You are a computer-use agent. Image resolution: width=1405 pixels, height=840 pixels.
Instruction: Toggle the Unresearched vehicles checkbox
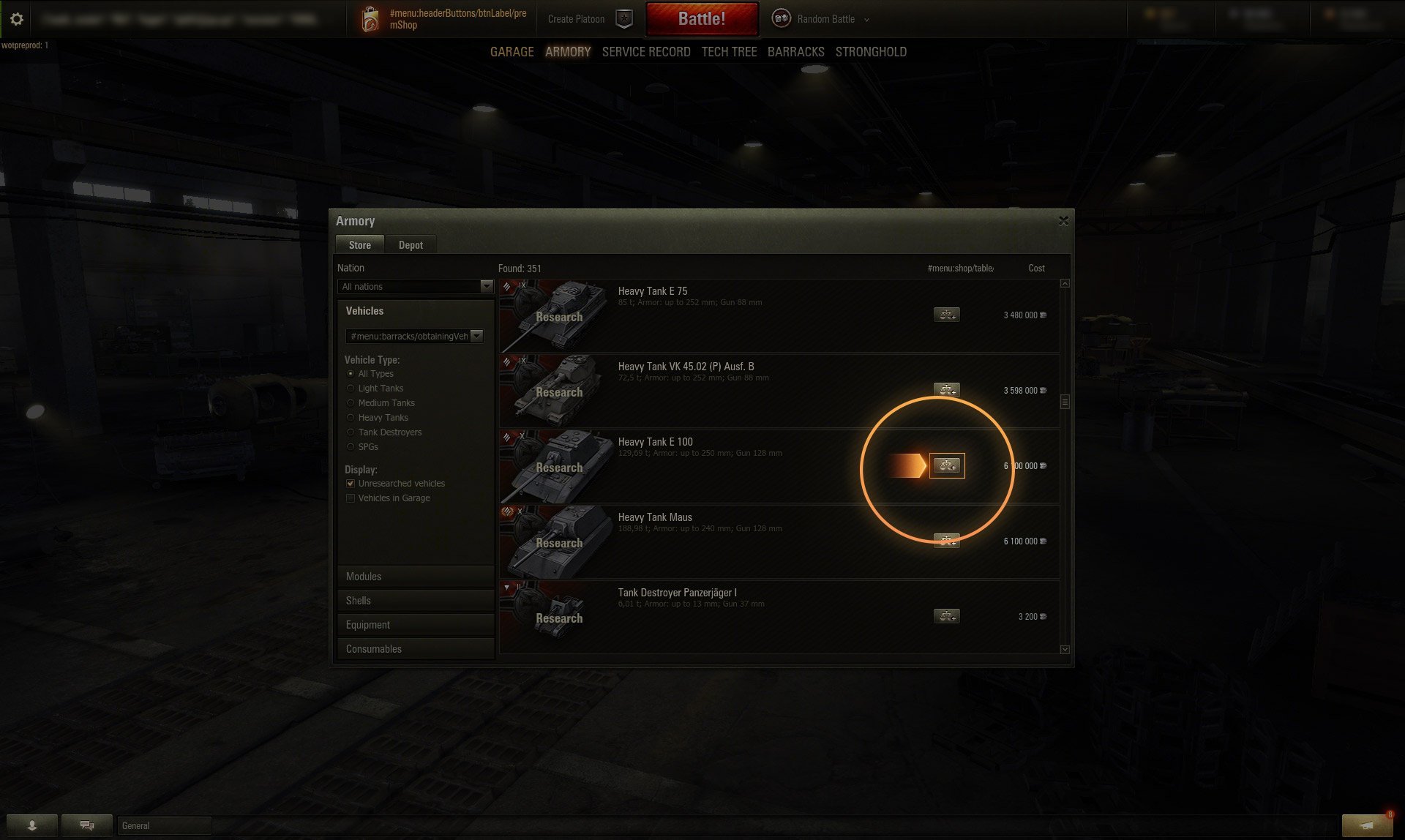(351, 484)
